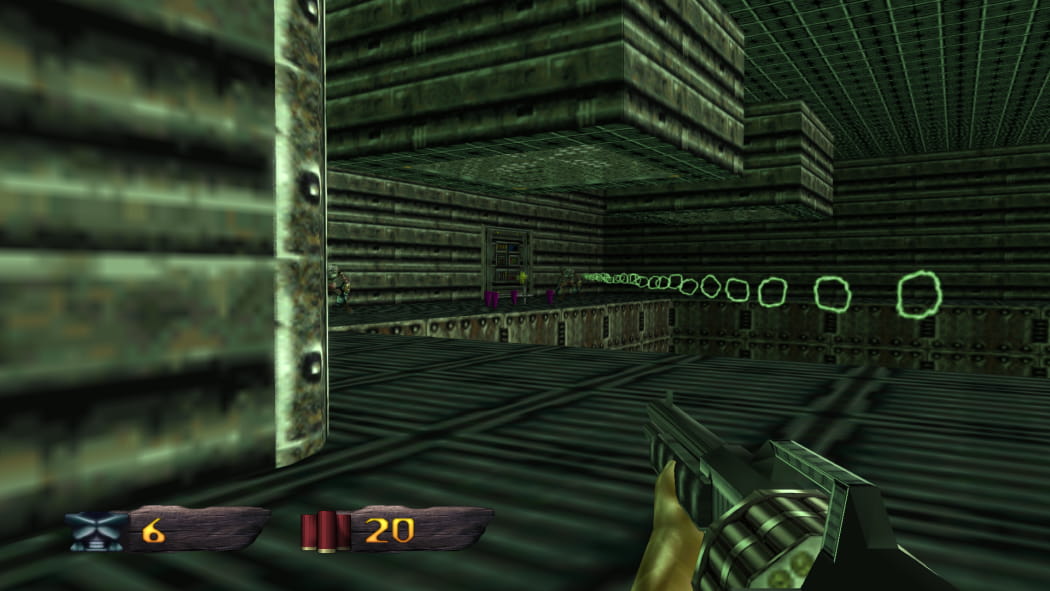Viewport: 1050px width, 591px height.
Task: Click the health cross icon
Action: tap(98, 531)
